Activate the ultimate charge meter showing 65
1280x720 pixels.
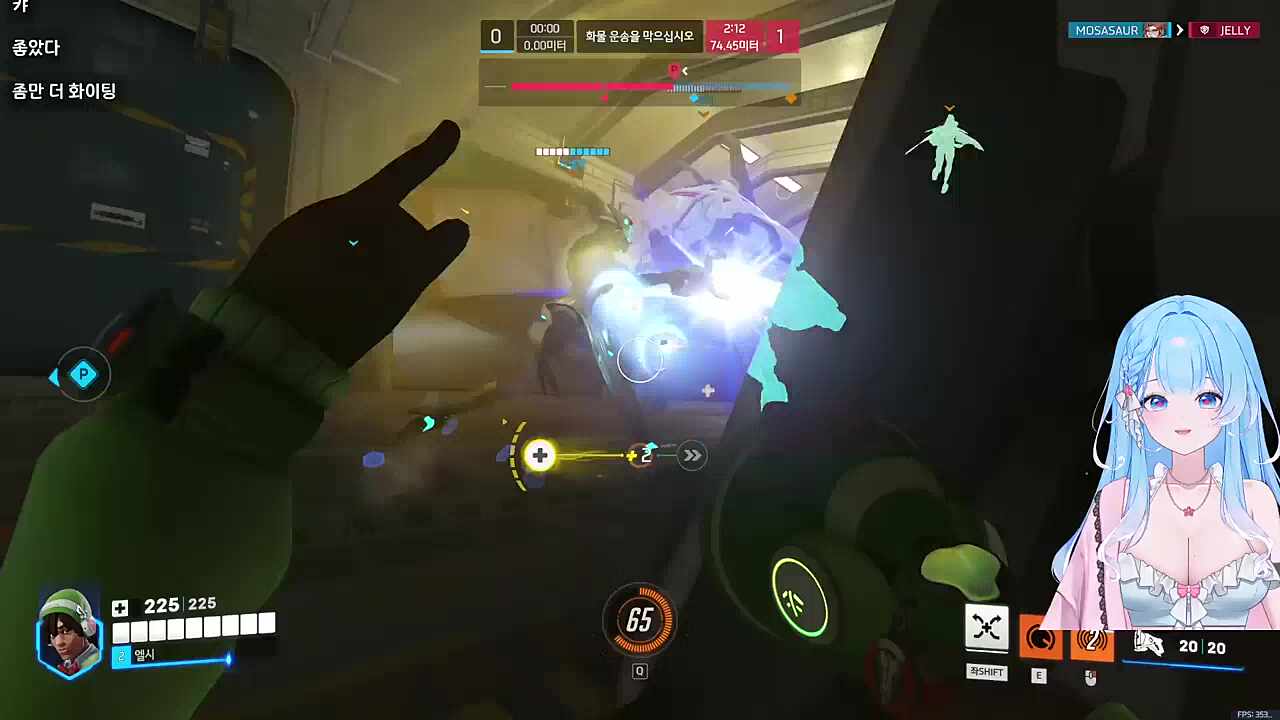coord(640,621)
